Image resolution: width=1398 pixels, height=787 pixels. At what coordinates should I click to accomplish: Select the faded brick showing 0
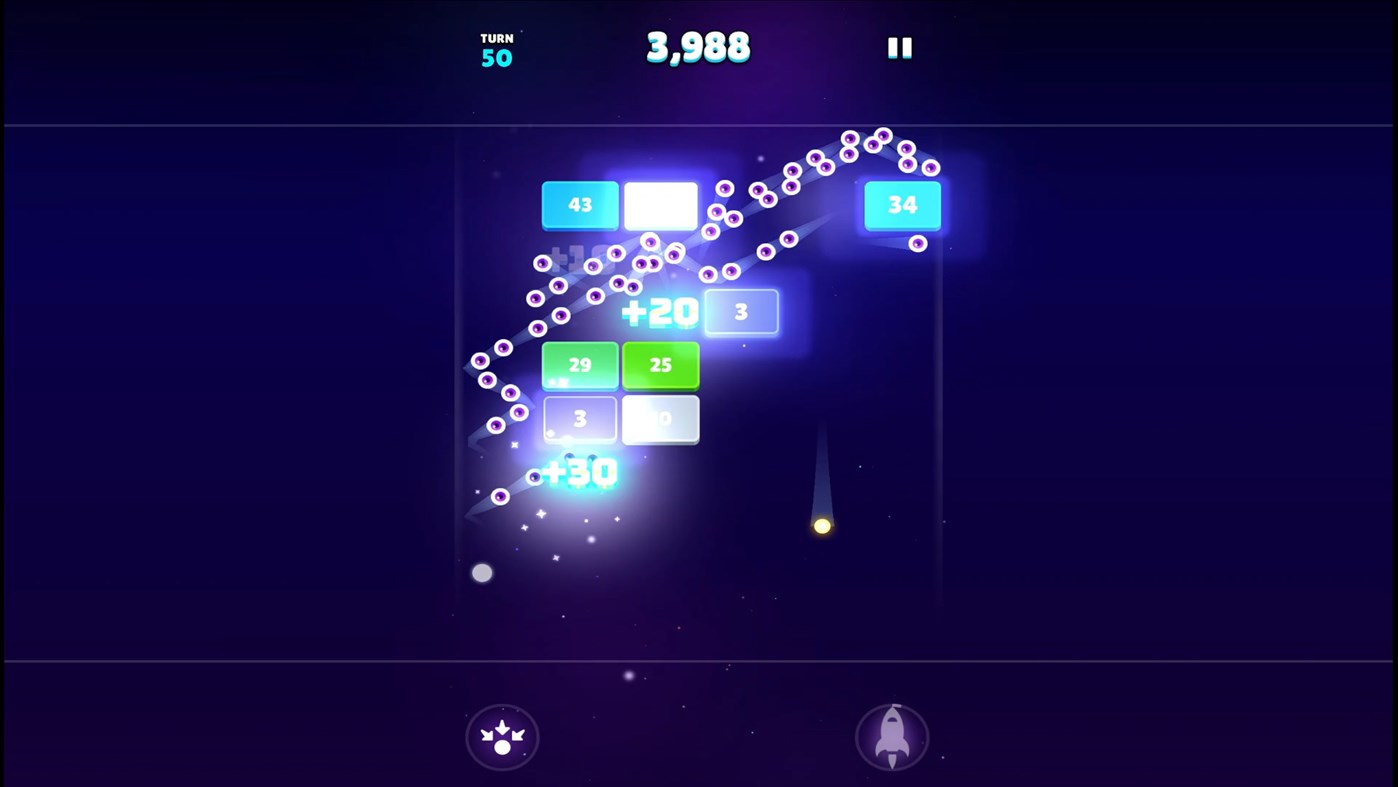point(661,418)
